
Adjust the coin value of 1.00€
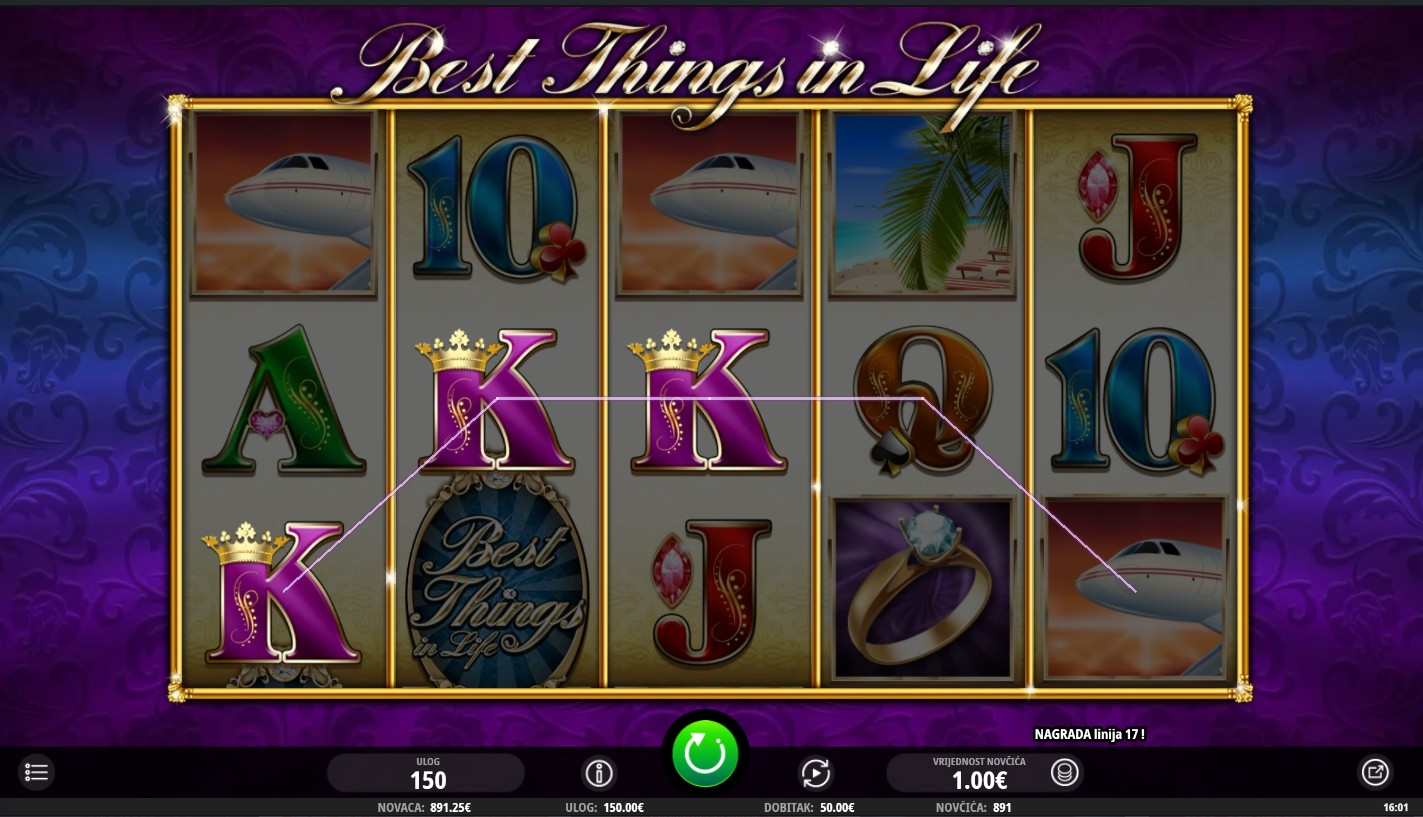(964, 774)
